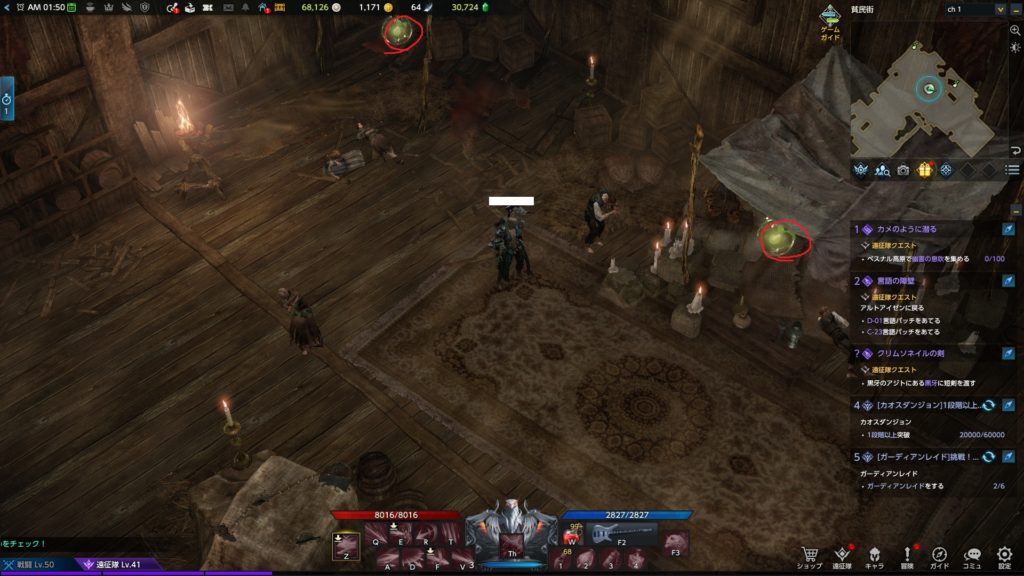Click the camera screenshot icon under minimap
Viewport: 1024px width, 576px height.
(903, 170)
